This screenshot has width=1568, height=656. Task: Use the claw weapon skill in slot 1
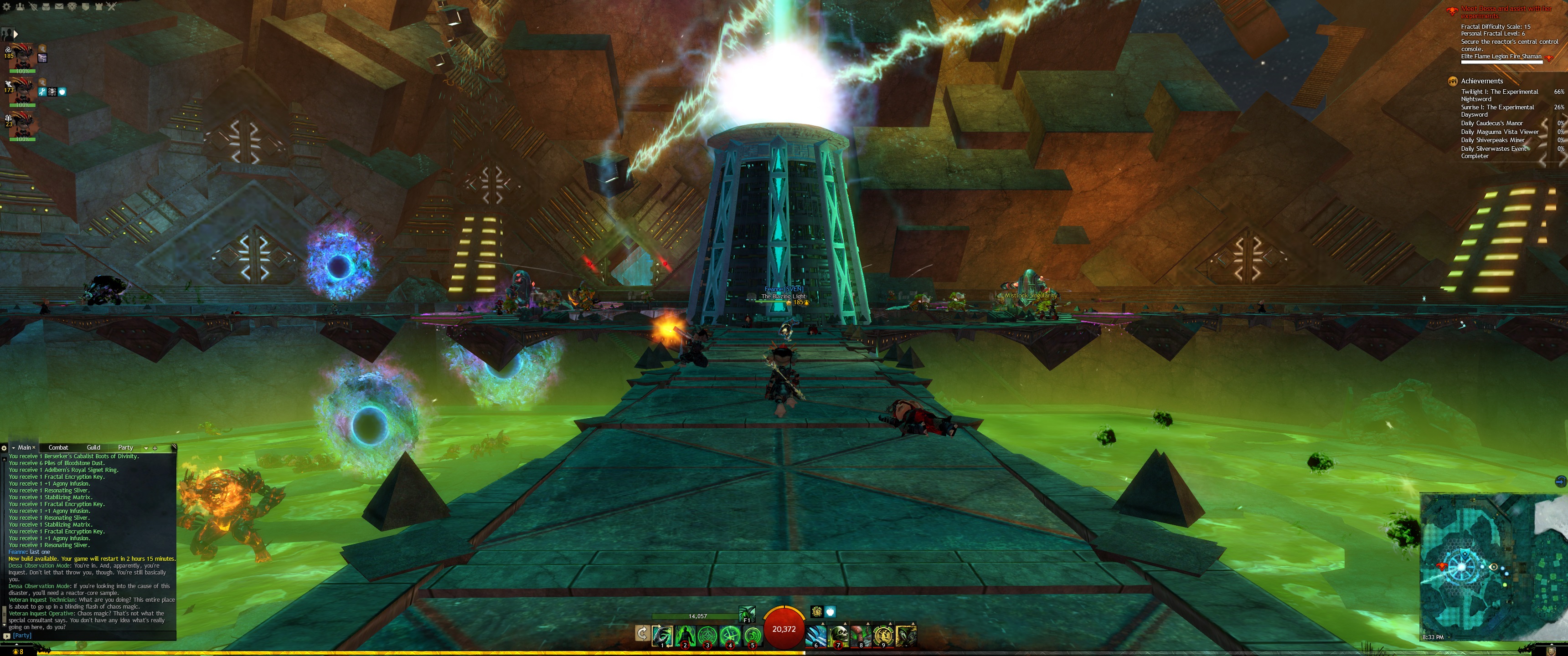click(x=662, y=635)
